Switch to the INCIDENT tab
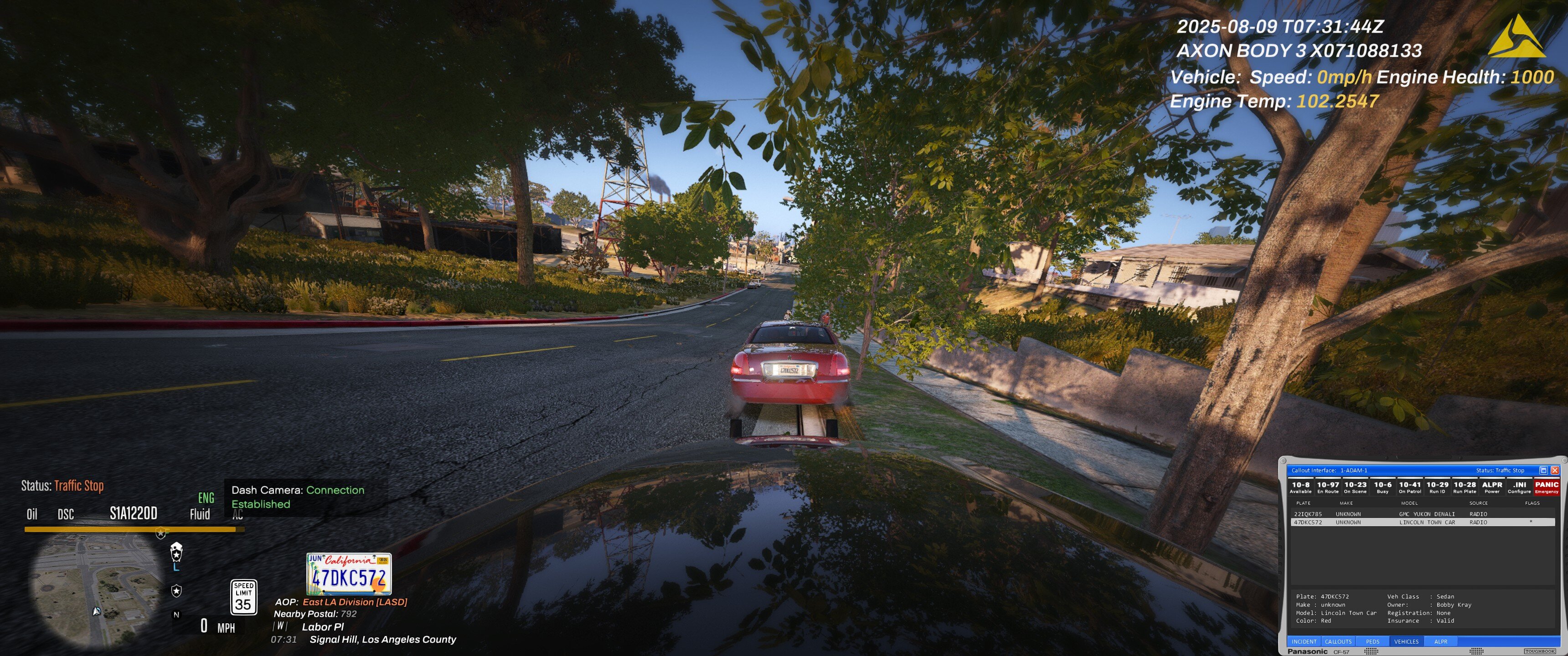 pyautogui.click(x=1304, y=641)
